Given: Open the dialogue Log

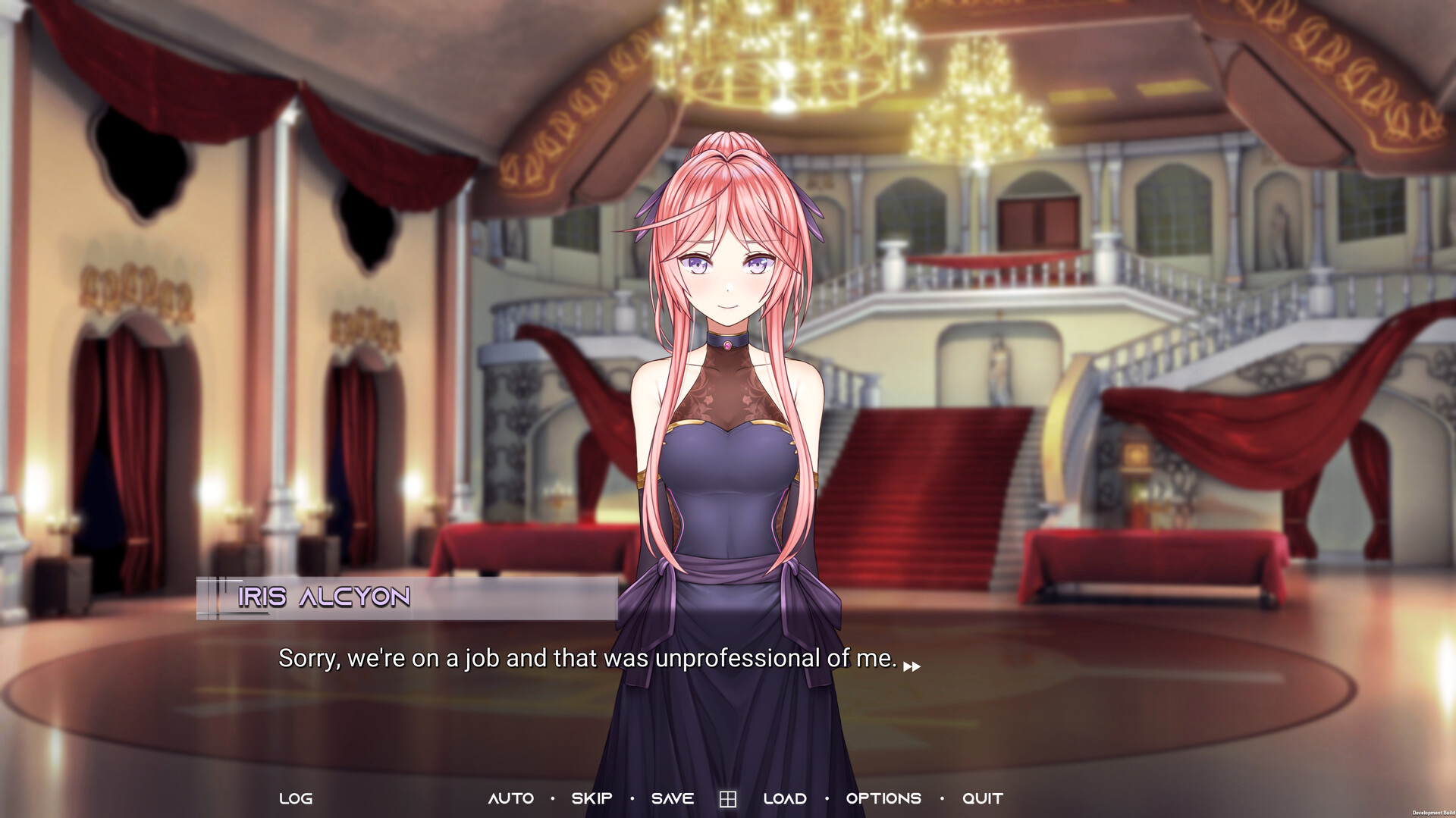Looking at the screenshot, I should point(296,798).
